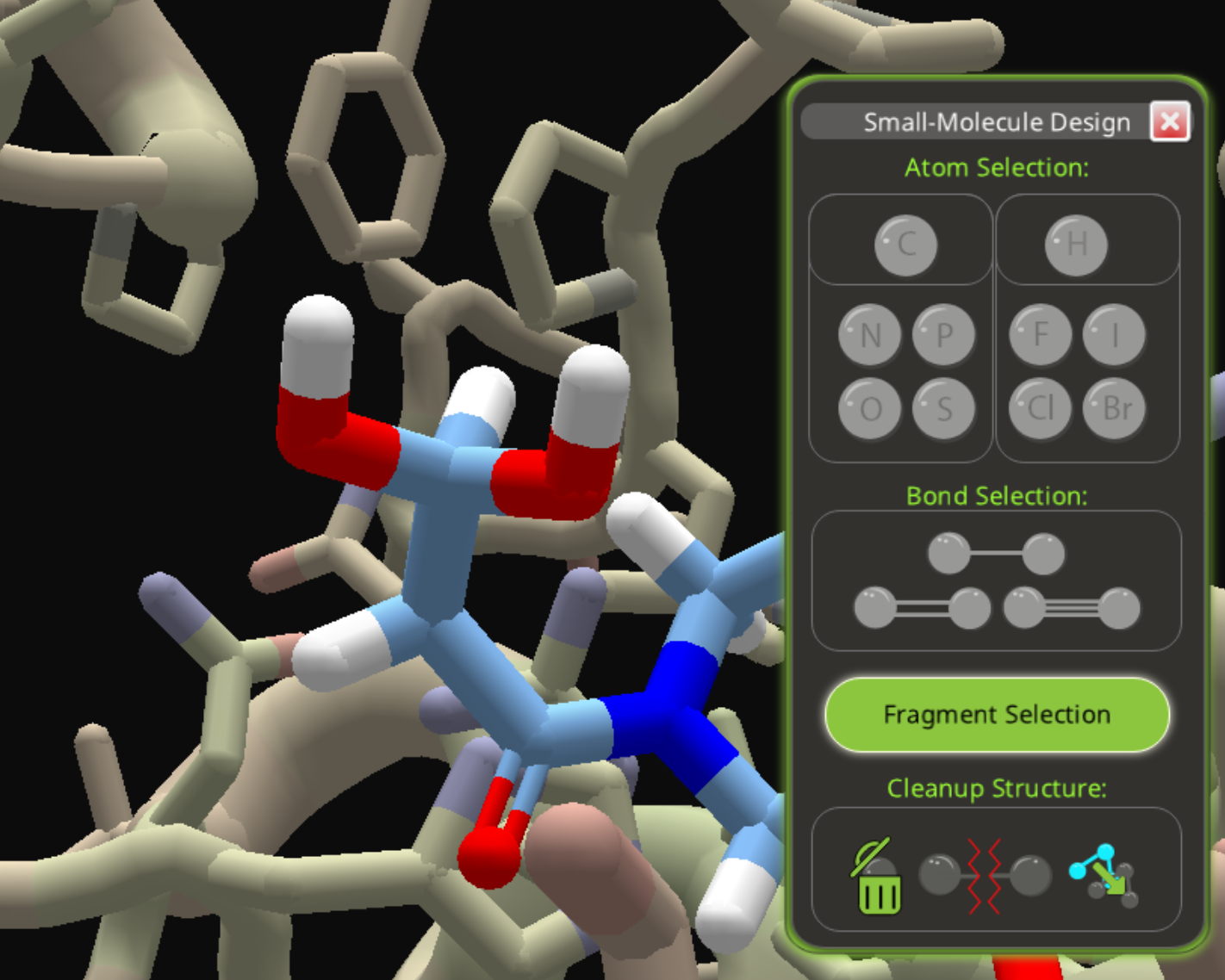
Task: Pick the nitrogen (N) atom
Action: (870, 335)
